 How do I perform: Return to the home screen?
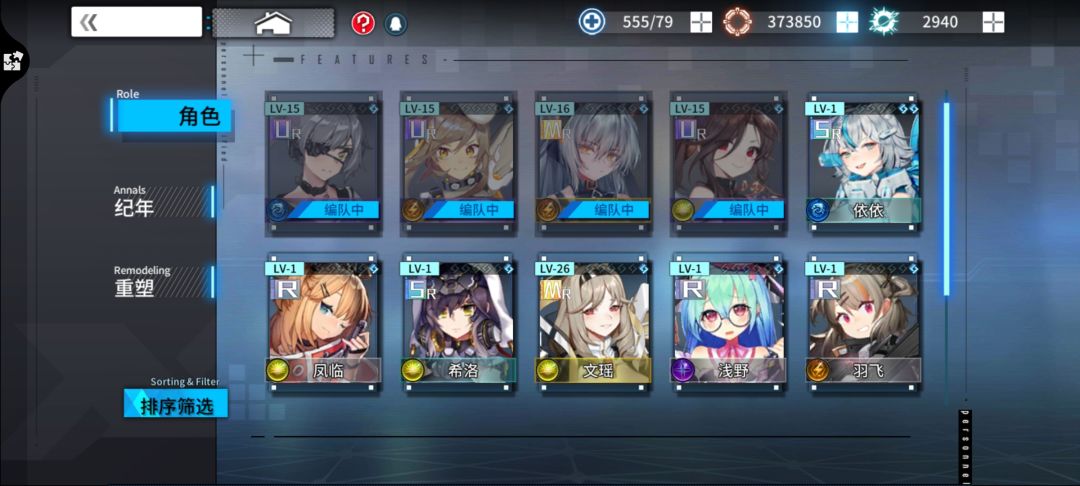pyautogui.click(x=273, y=22)
